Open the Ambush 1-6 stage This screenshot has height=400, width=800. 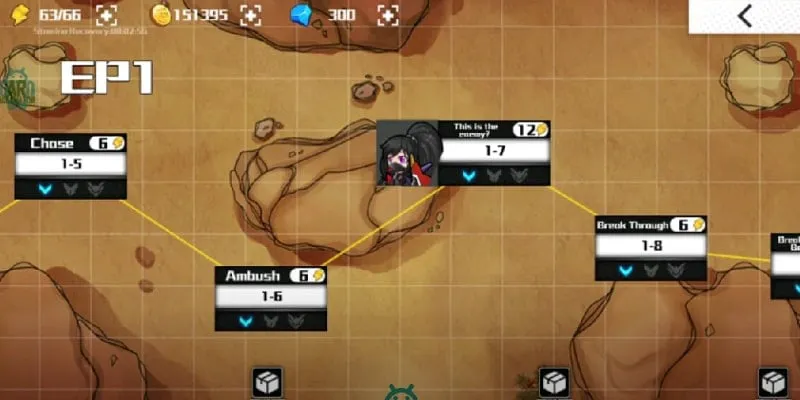pyautogui.click(x=271, y=297)
